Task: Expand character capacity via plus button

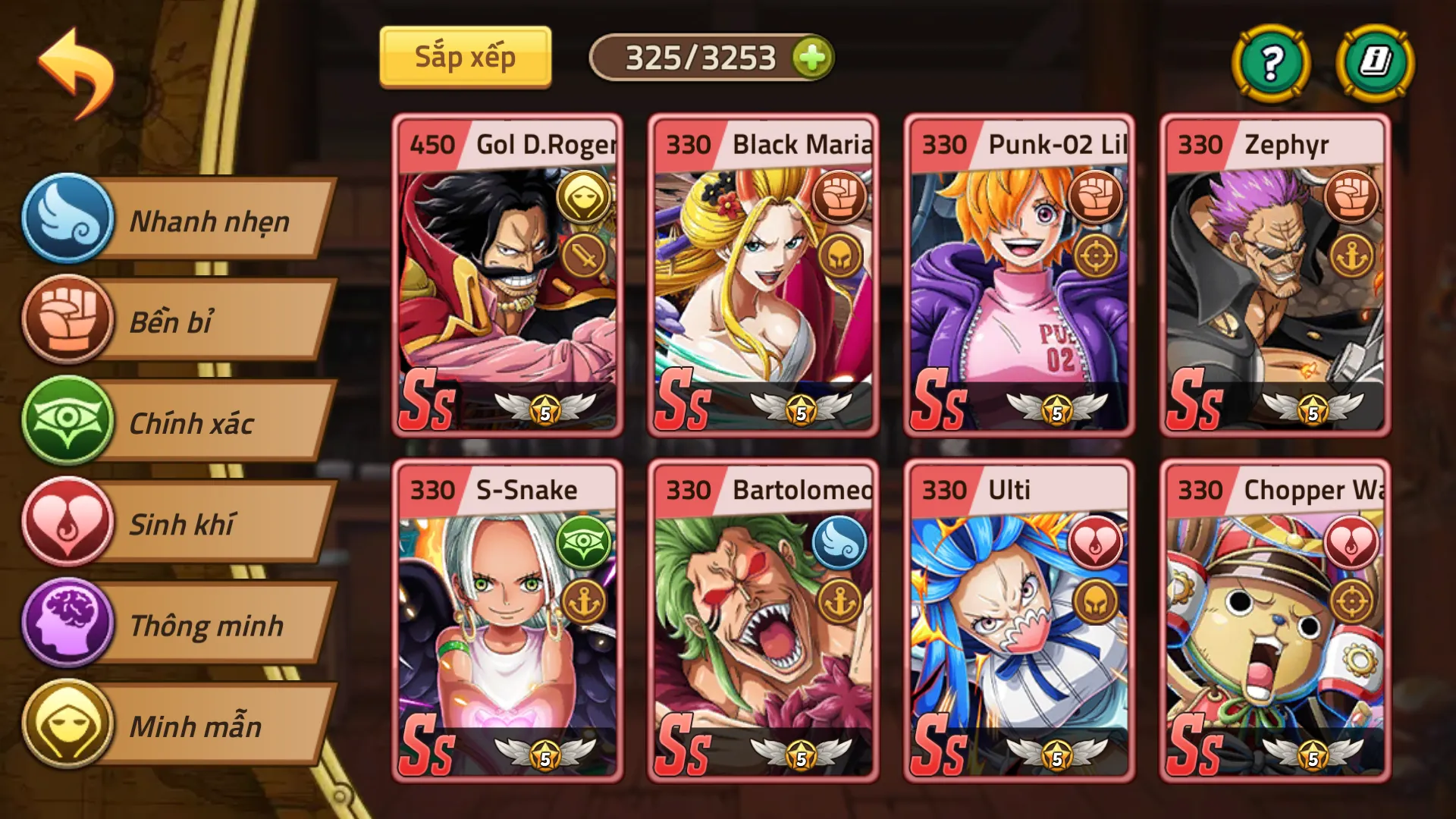Action: [x=813, y=56]
